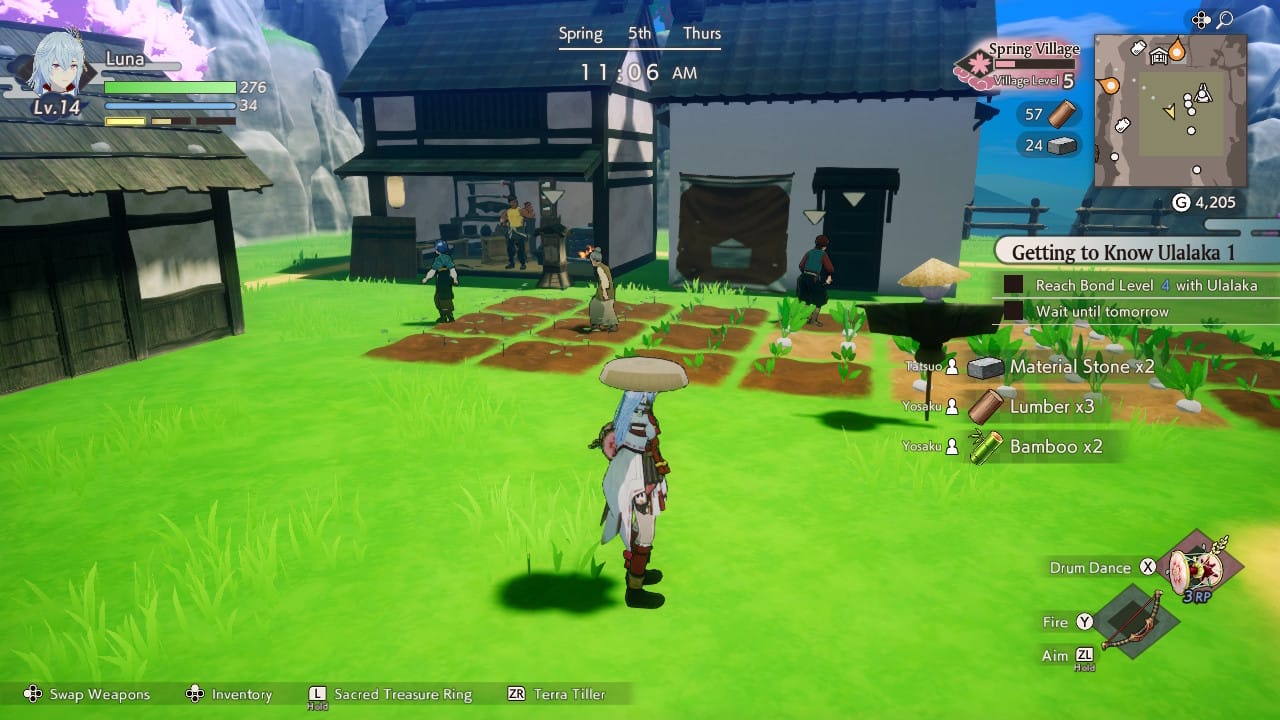Viewport: 1280px width, 720px height.
Task: Click the stone resource icon
Action: (x=1062, y=146)
